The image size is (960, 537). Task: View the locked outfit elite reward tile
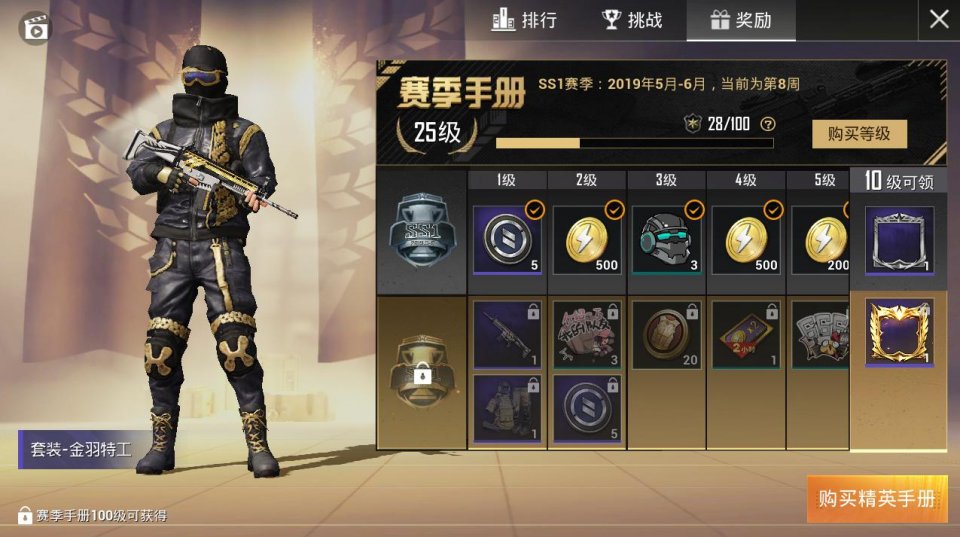(507, 408)
